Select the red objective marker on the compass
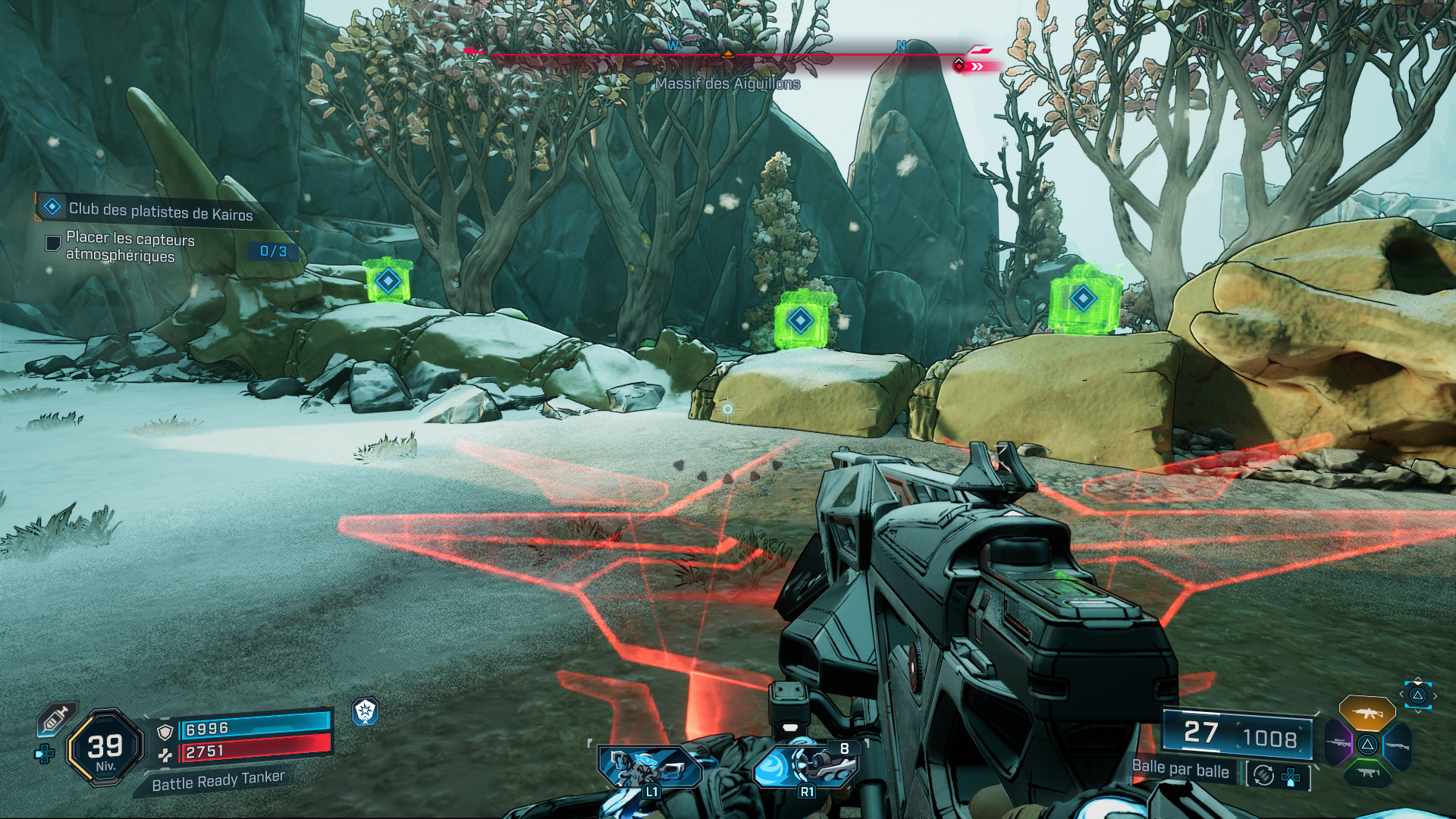This screenshot has height=819, width=1456. [x=959, y=66]
